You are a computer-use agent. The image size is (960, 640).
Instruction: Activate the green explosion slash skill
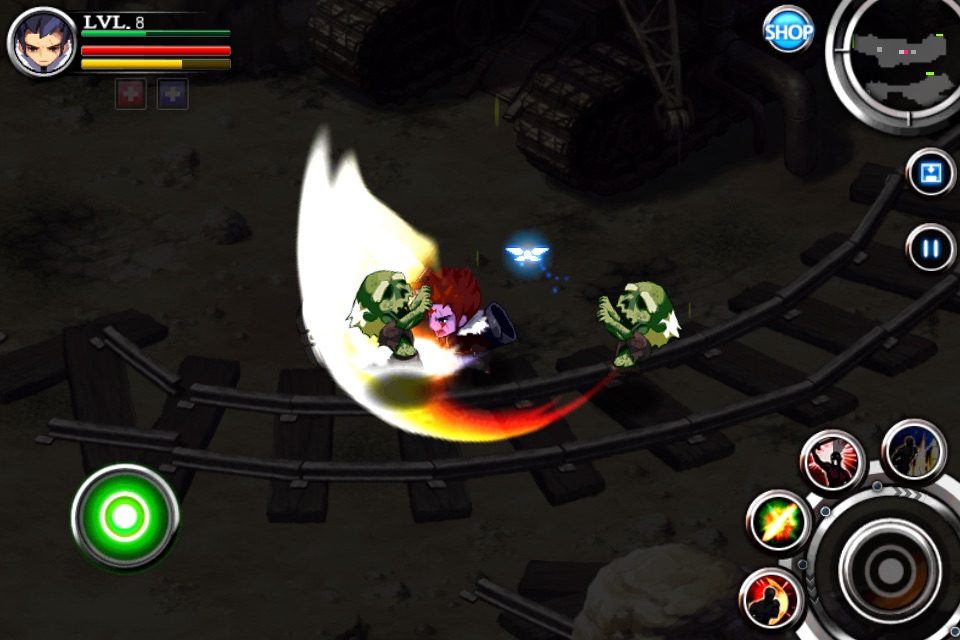[x=778, y=522]
